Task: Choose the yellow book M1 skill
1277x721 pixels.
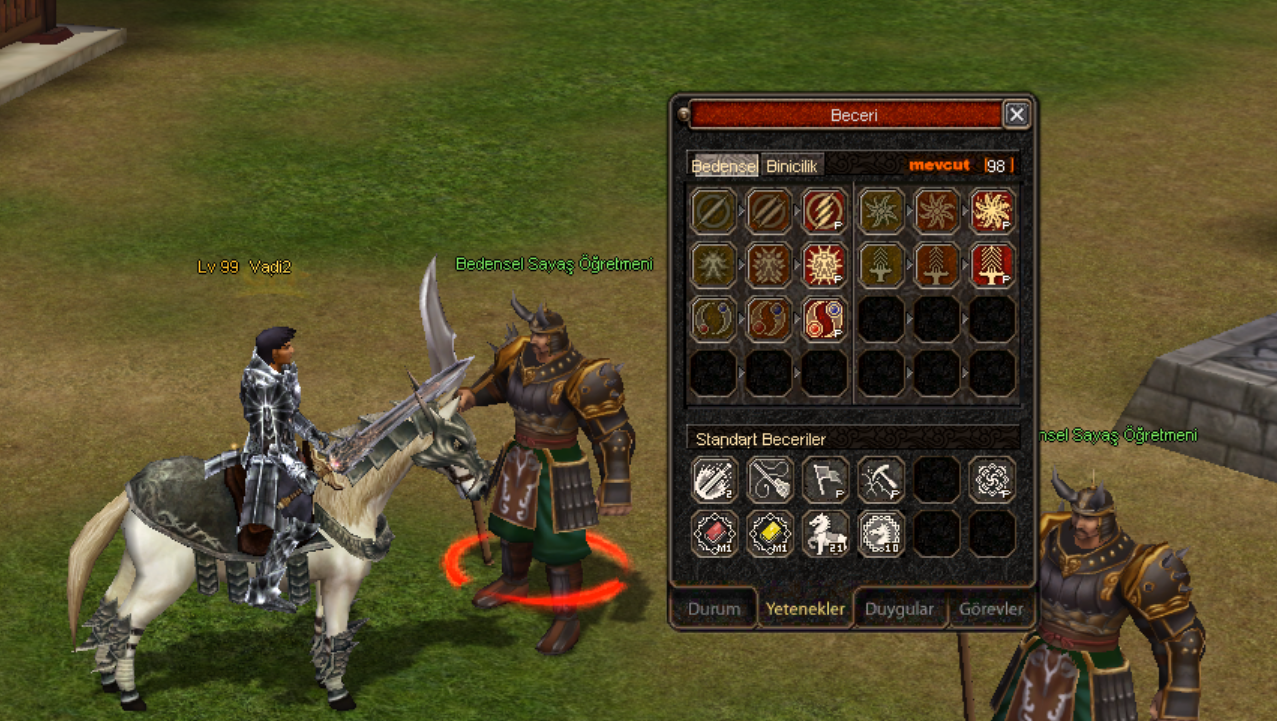Action: [770, 534]
